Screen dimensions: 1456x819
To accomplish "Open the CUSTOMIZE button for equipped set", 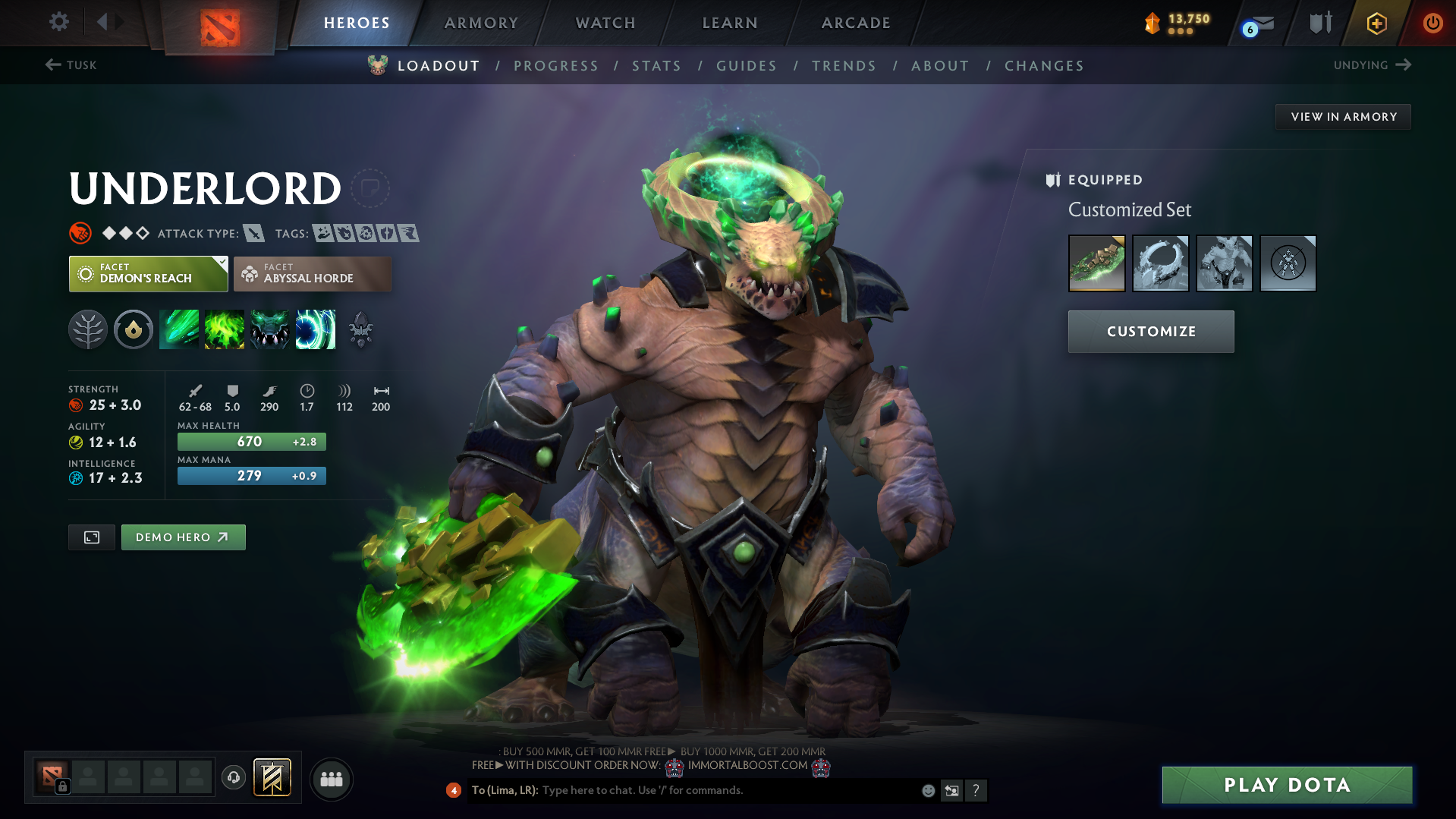I will click(x=1150, y=331).
